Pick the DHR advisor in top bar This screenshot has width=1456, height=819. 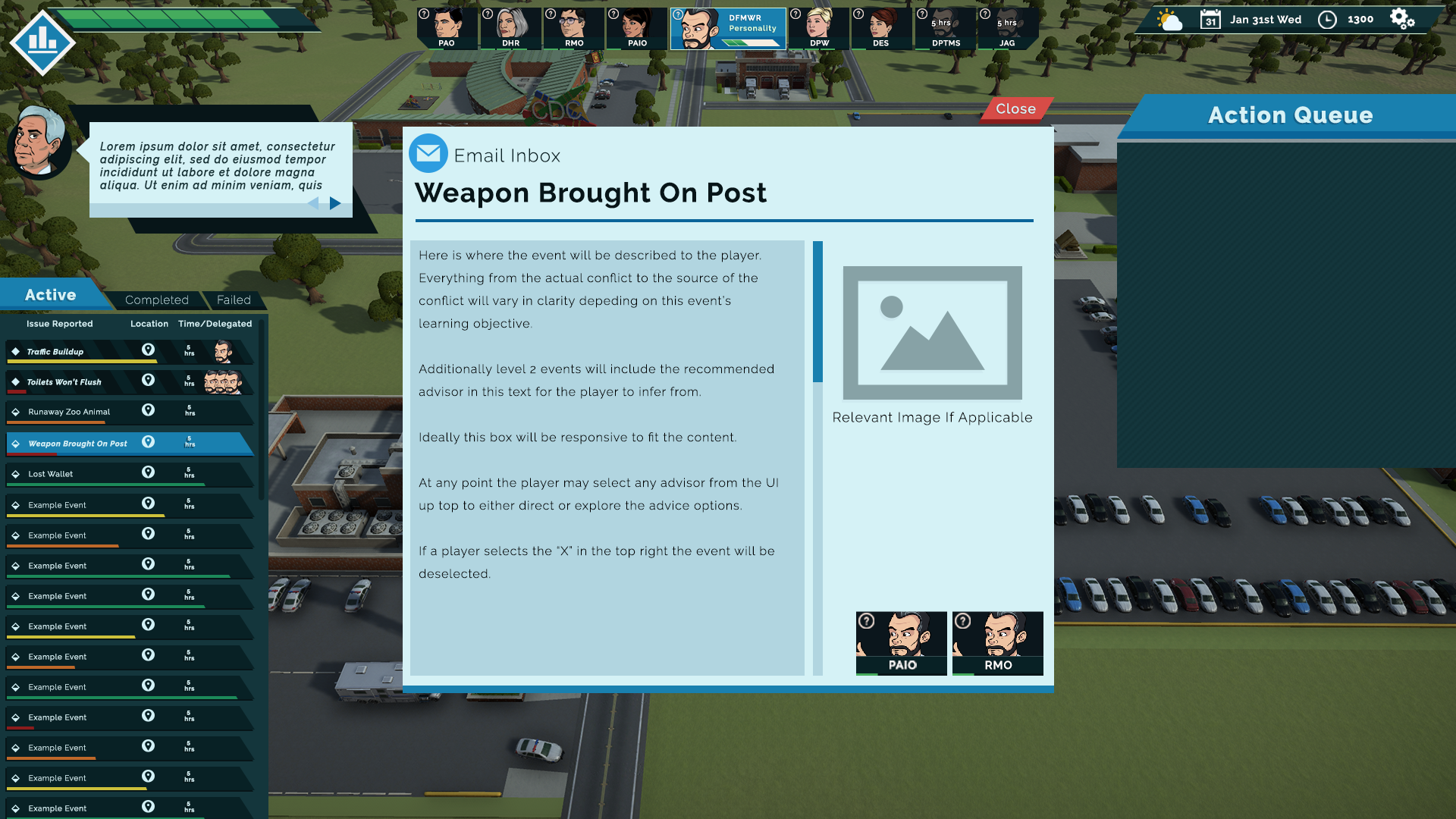(511, 29)
